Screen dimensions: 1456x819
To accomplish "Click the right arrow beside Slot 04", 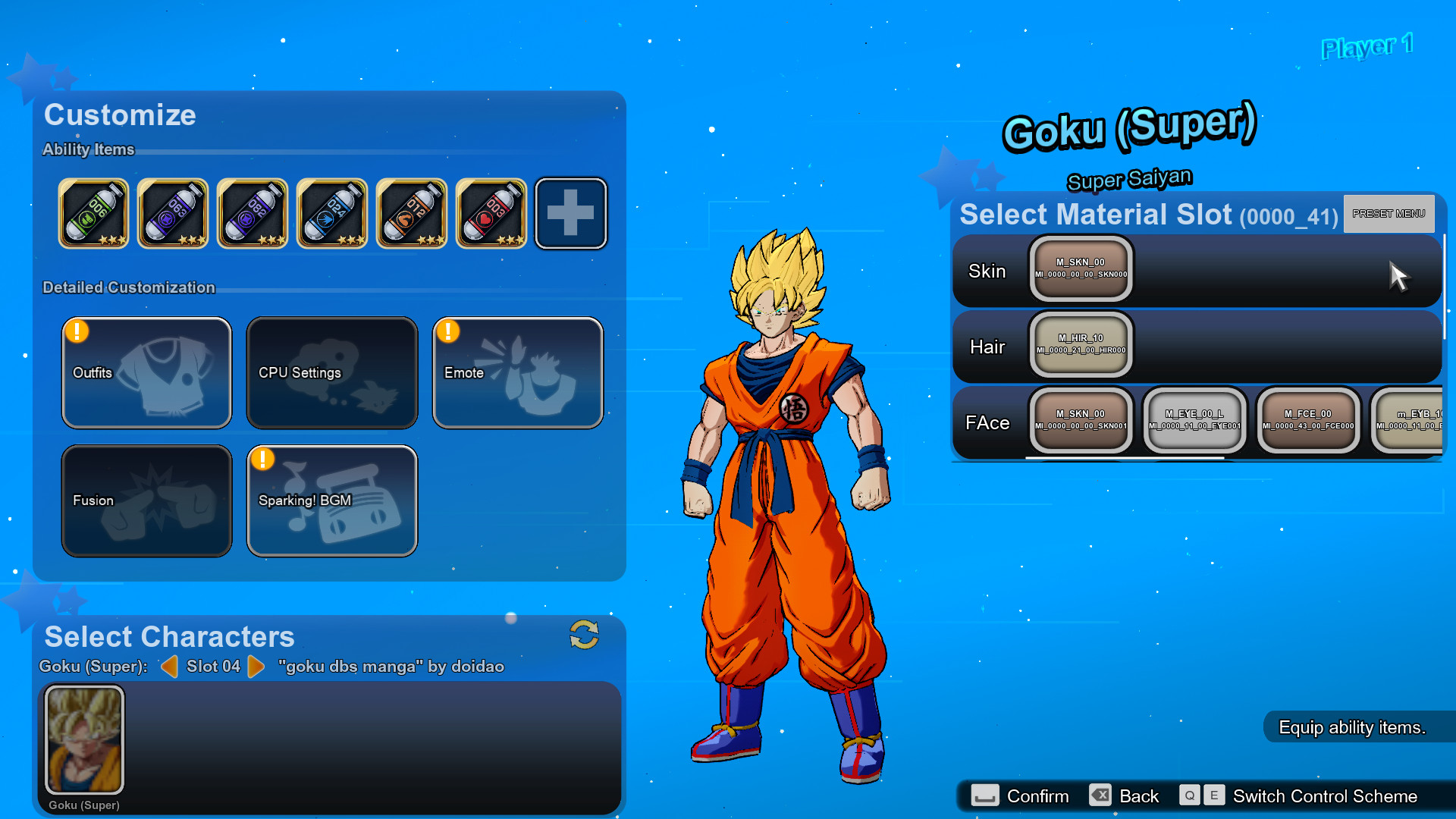I will point(257,667).
